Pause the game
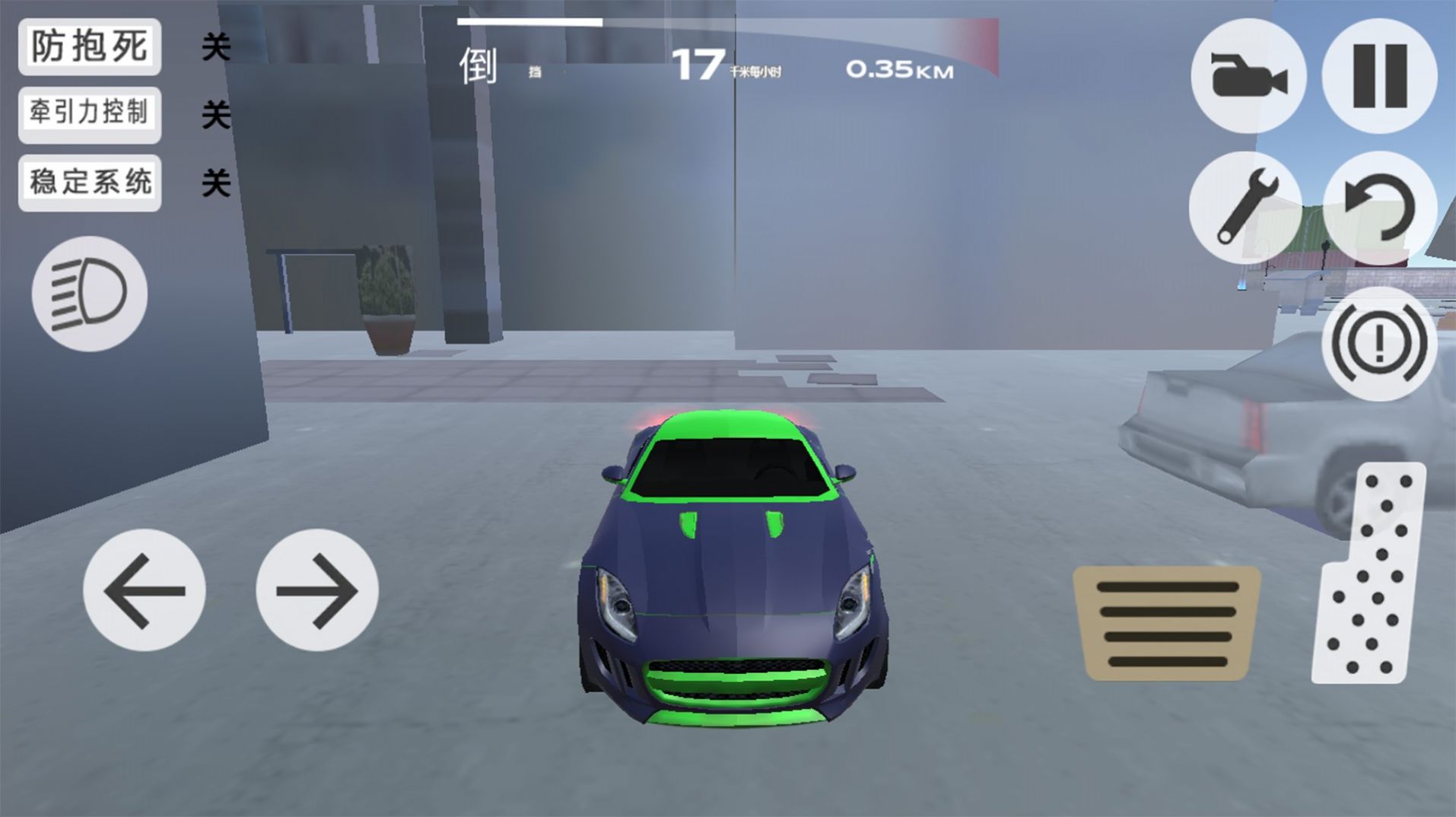Viewport: 1456px width, 817px height. coord(1378,75)
